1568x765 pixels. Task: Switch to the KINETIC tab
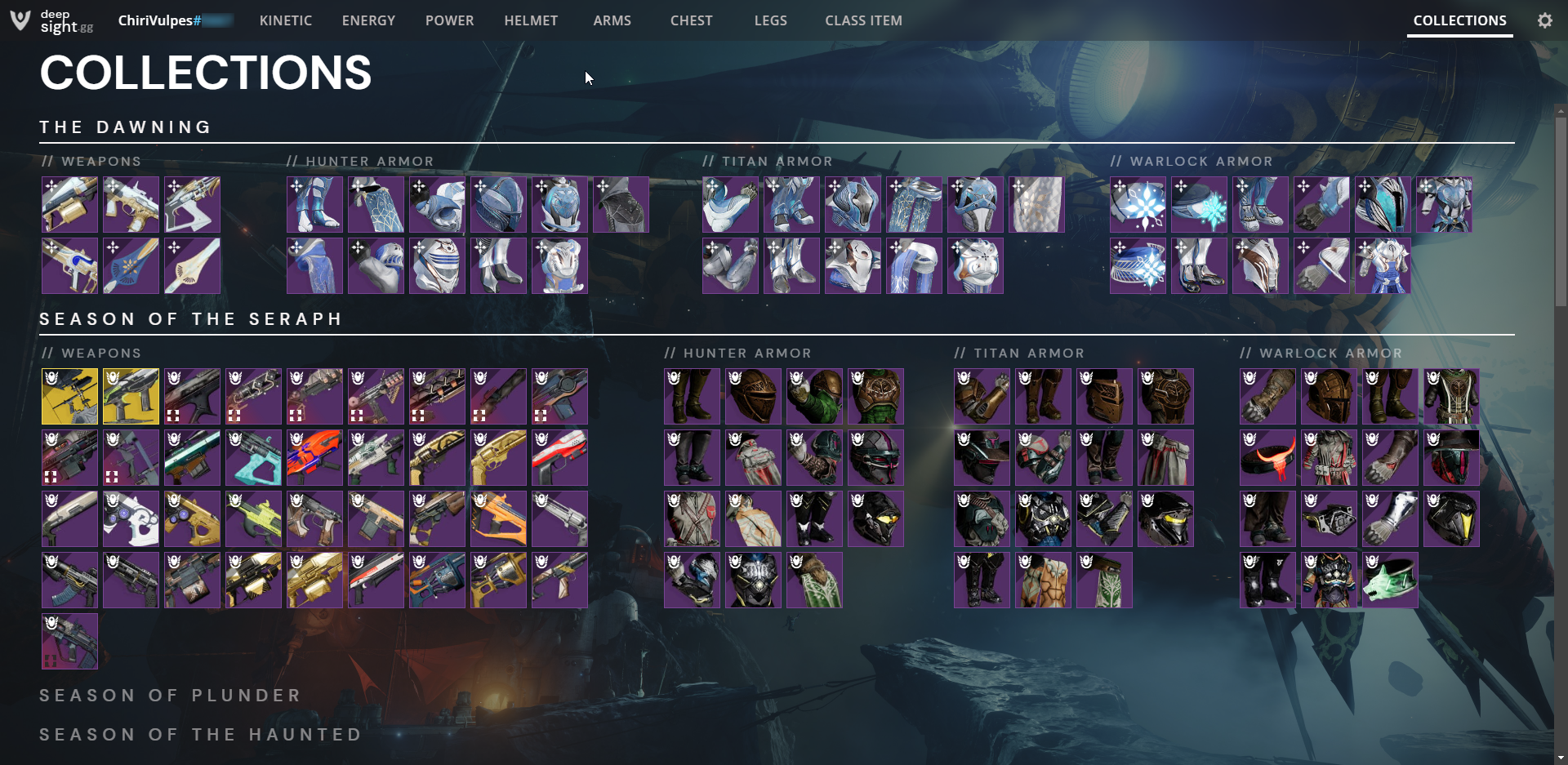click(285, 20)
